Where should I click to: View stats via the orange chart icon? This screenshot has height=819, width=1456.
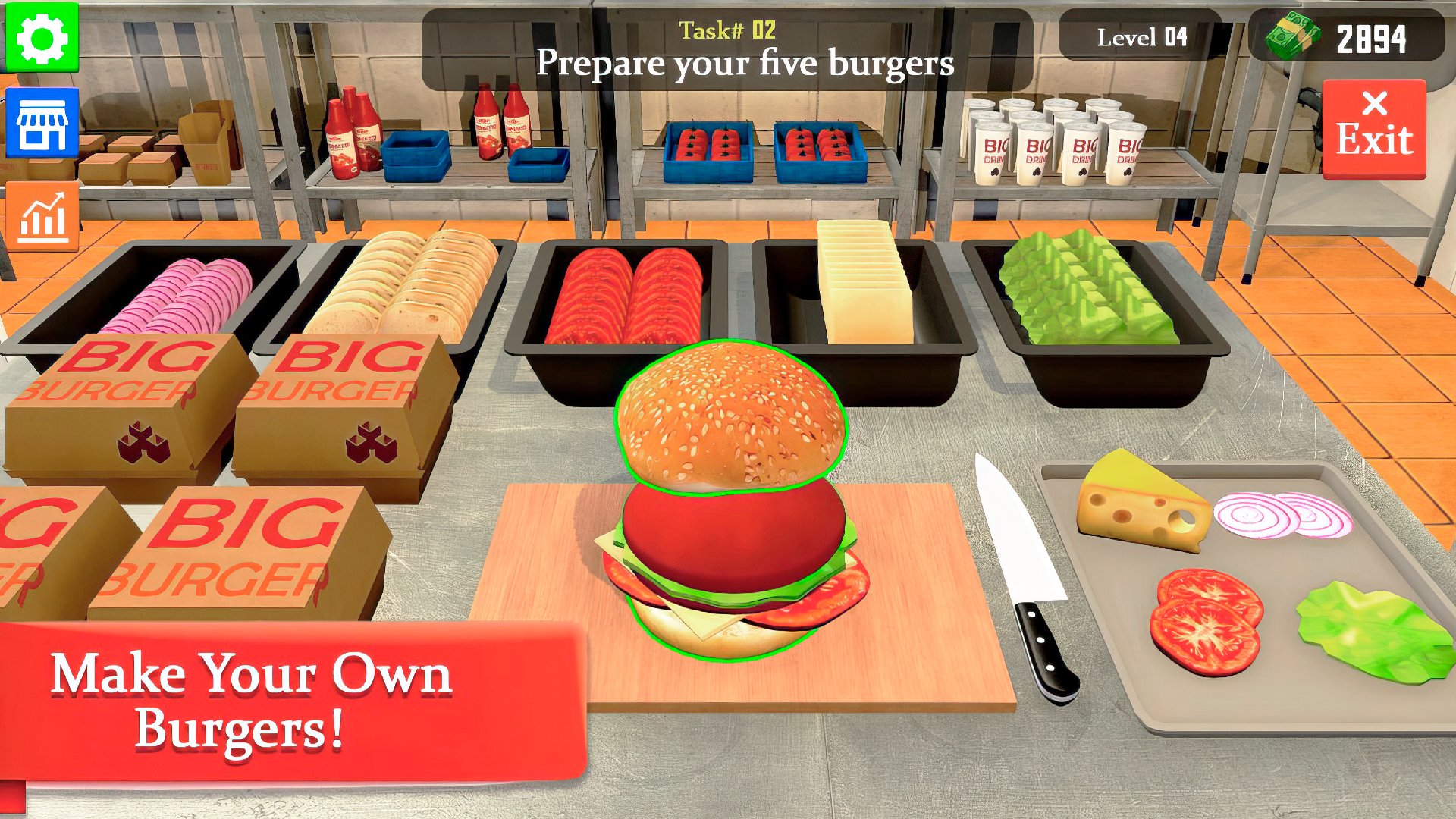(x=42, y=216)
